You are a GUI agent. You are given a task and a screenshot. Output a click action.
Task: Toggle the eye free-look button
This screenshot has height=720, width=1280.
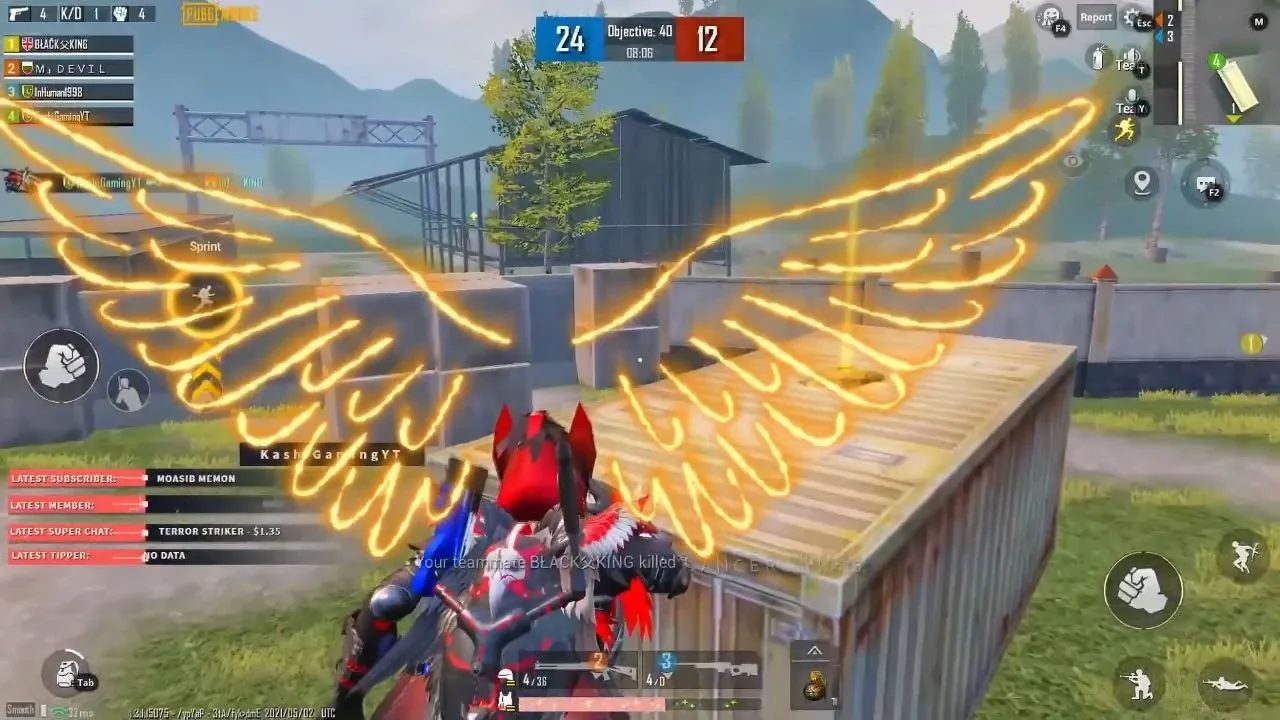pyautogui.click(x=1073, y=160)
